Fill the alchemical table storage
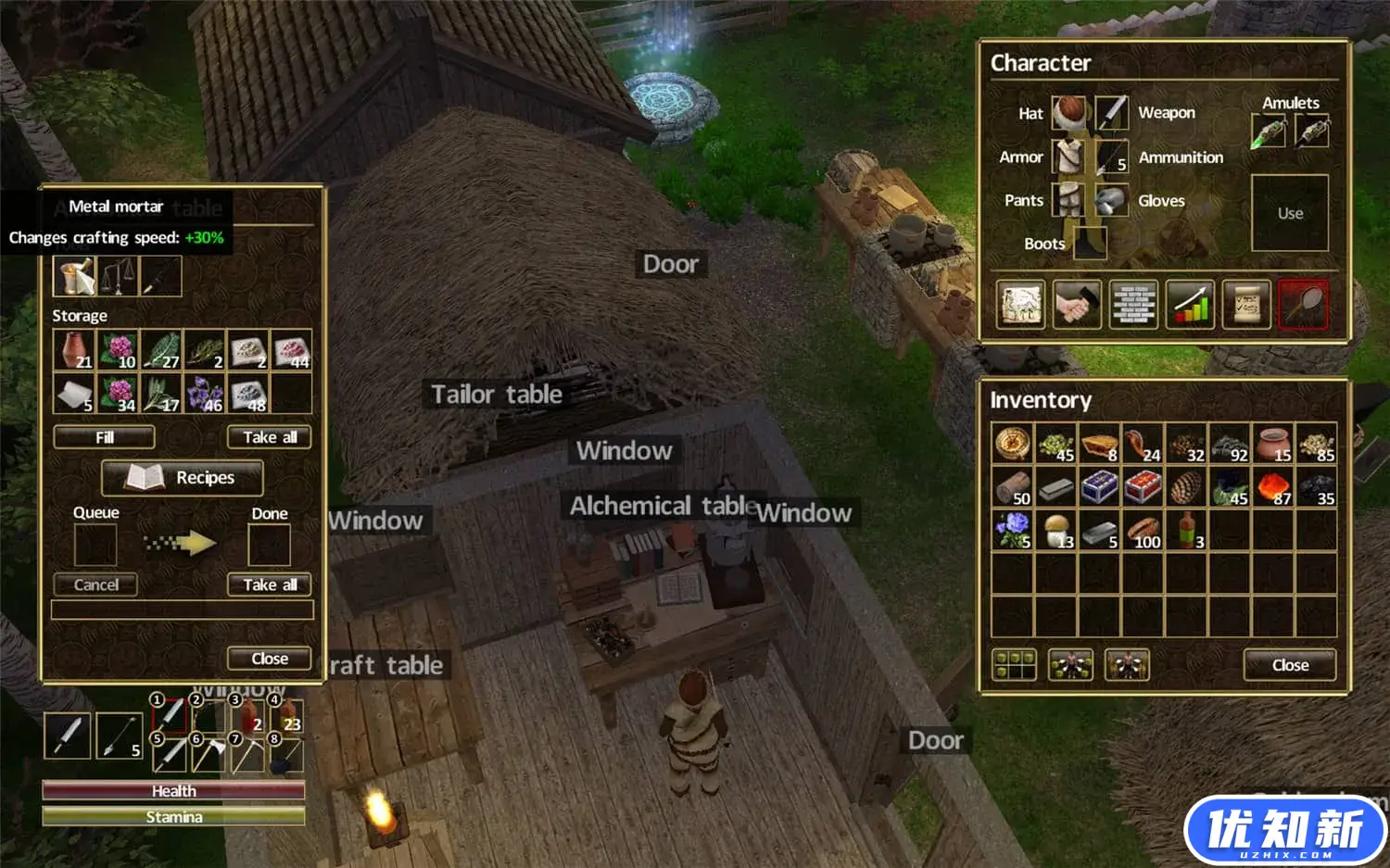Image resolution: width=1390 pixels, height=868 pixels. click(104, 437)
